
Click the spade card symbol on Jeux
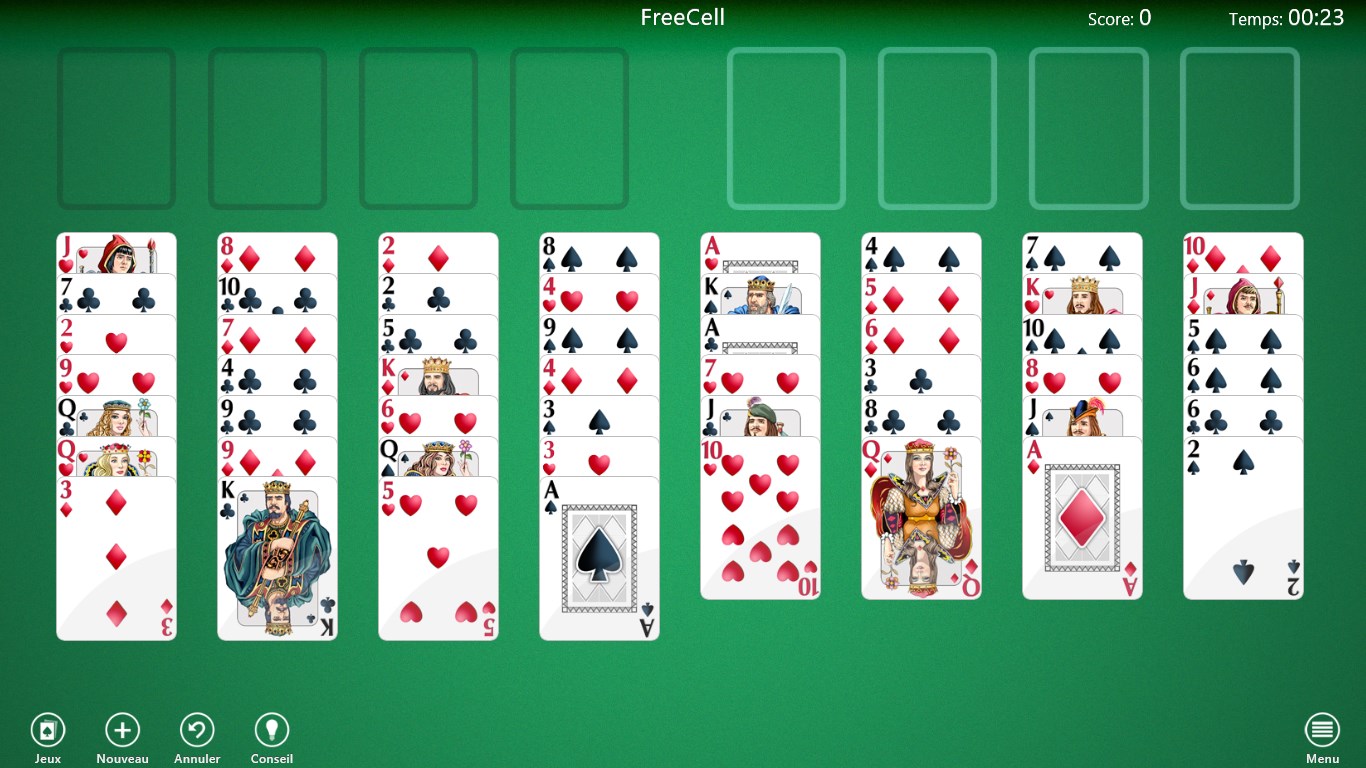click(x=47, y=729)
